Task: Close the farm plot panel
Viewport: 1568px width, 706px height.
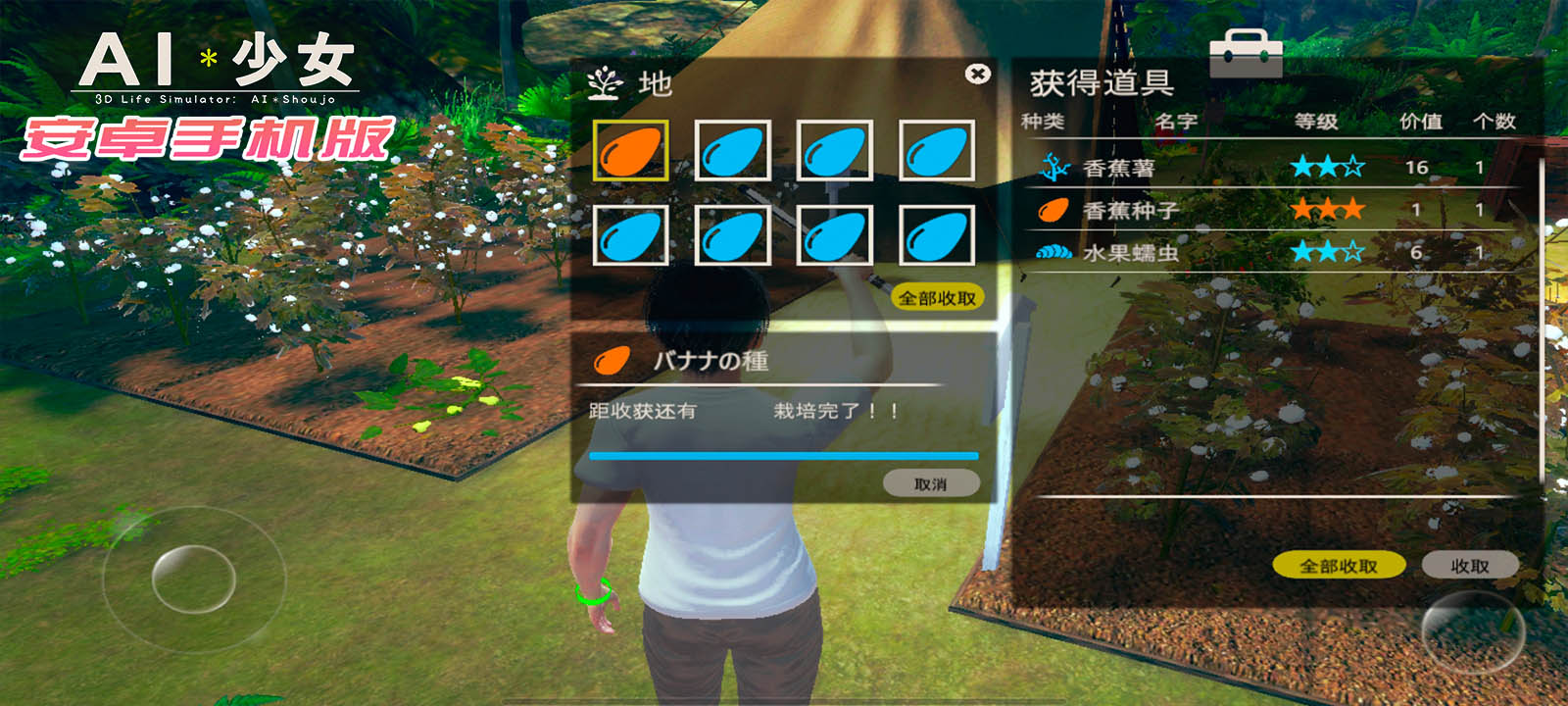Action: pyautogui.click(x=977, y=74)
